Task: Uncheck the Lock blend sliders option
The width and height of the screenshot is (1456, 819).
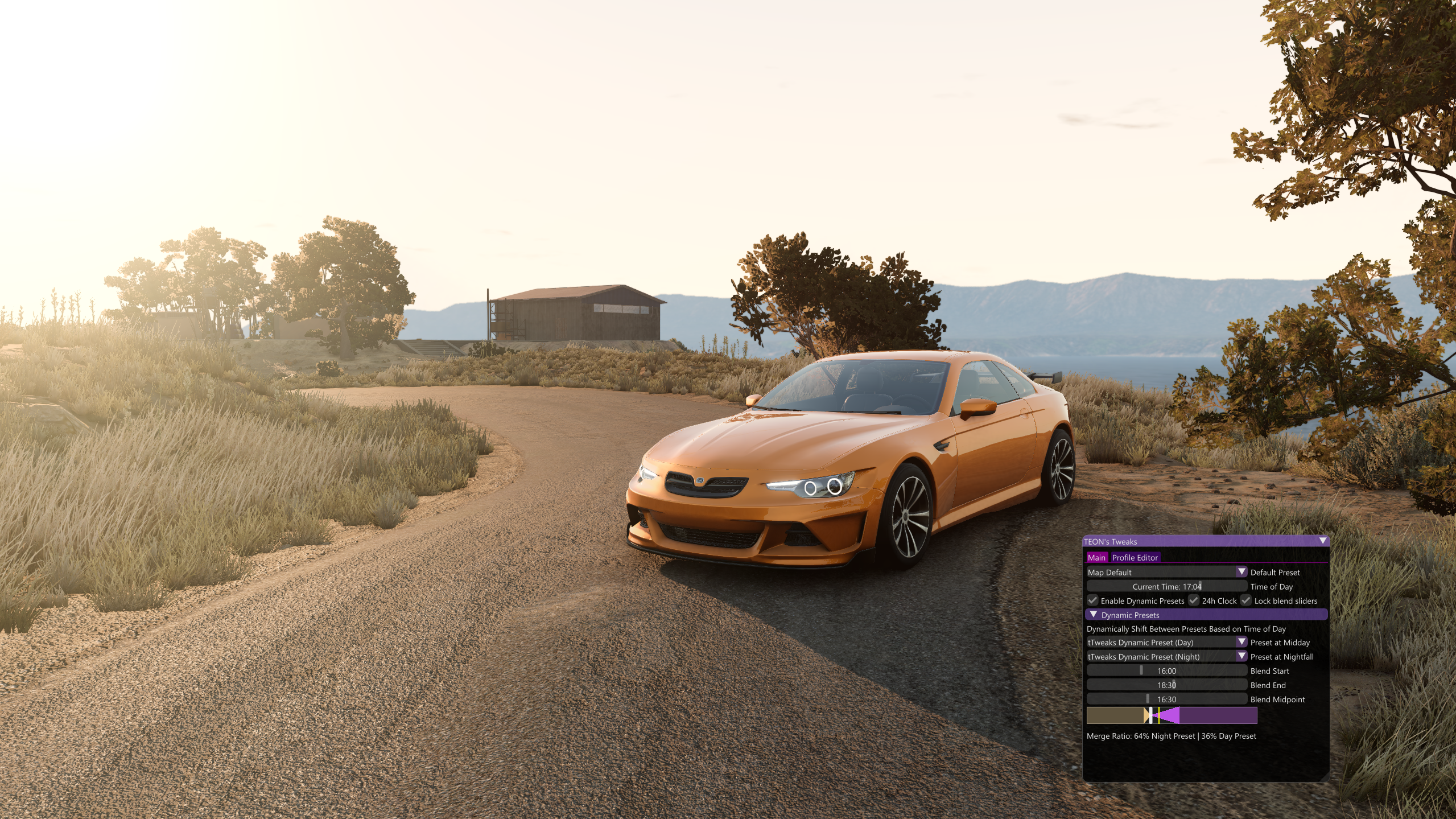Action: point(1245,600)
